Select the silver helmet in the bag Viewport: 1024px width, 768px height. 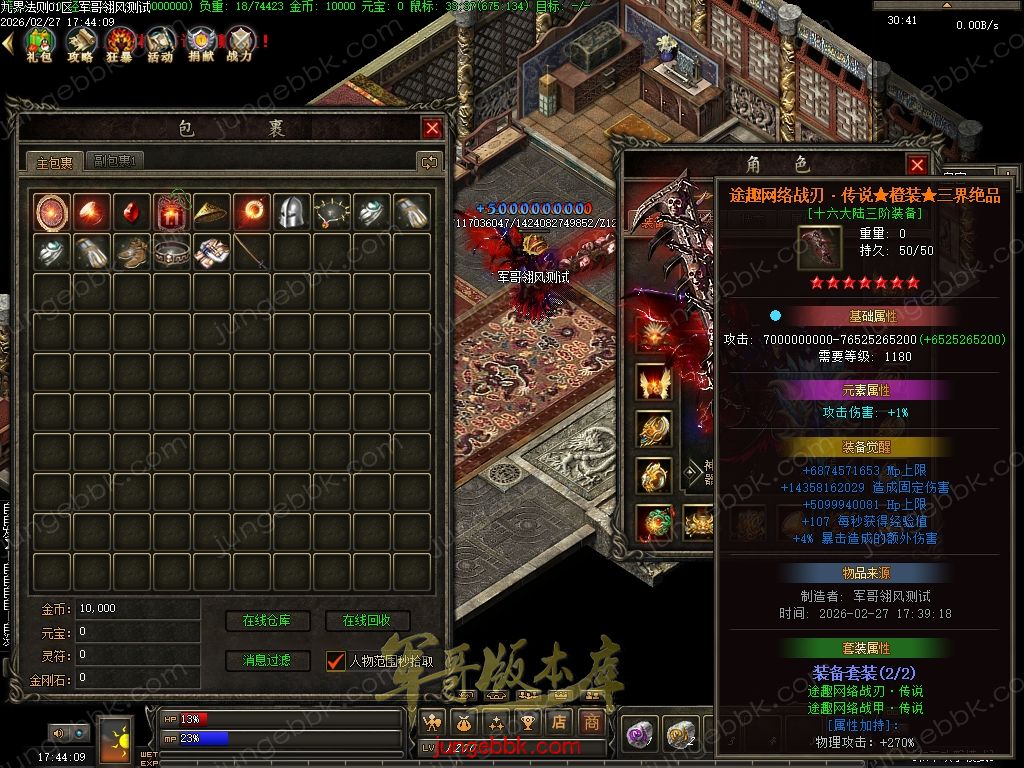[291, 211]
